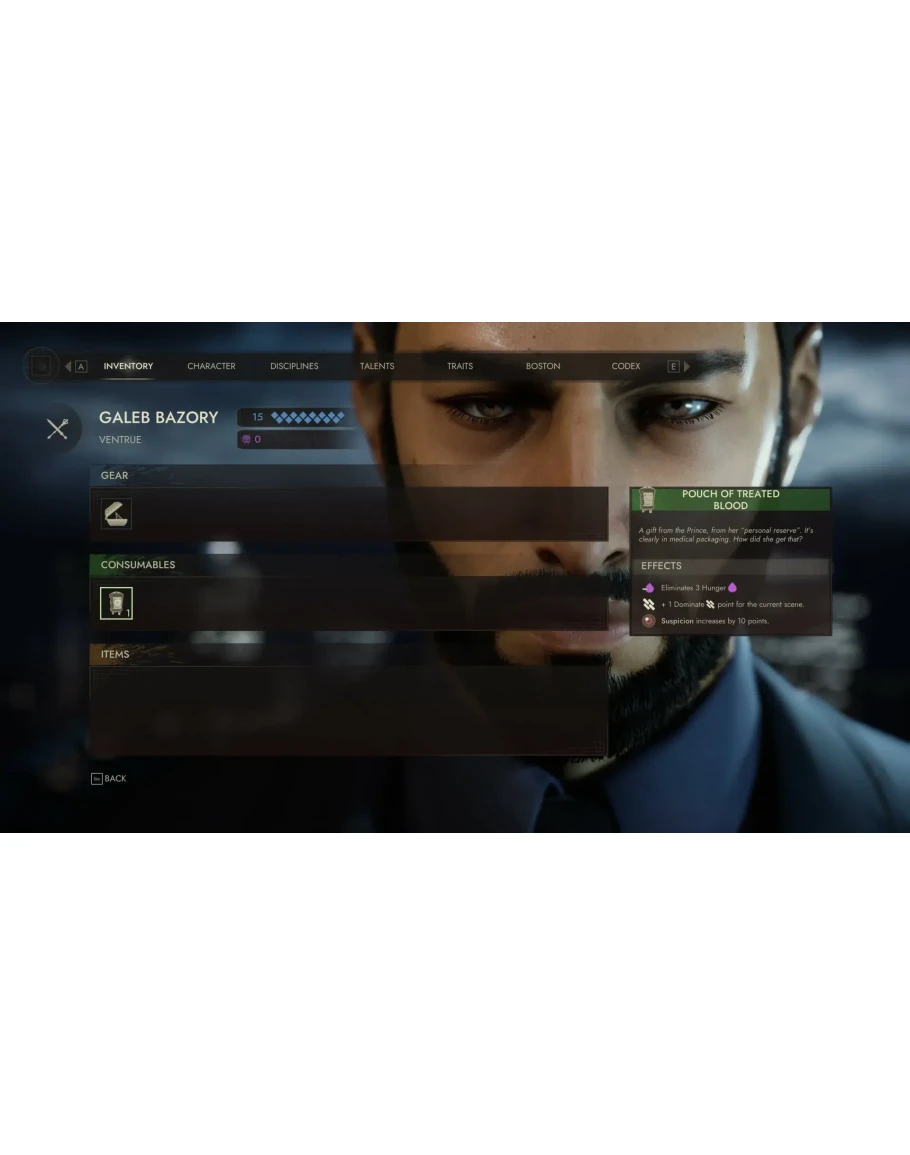Open the Boston tab
This screenshot has height=1155, width=910.
pos(543,366)
